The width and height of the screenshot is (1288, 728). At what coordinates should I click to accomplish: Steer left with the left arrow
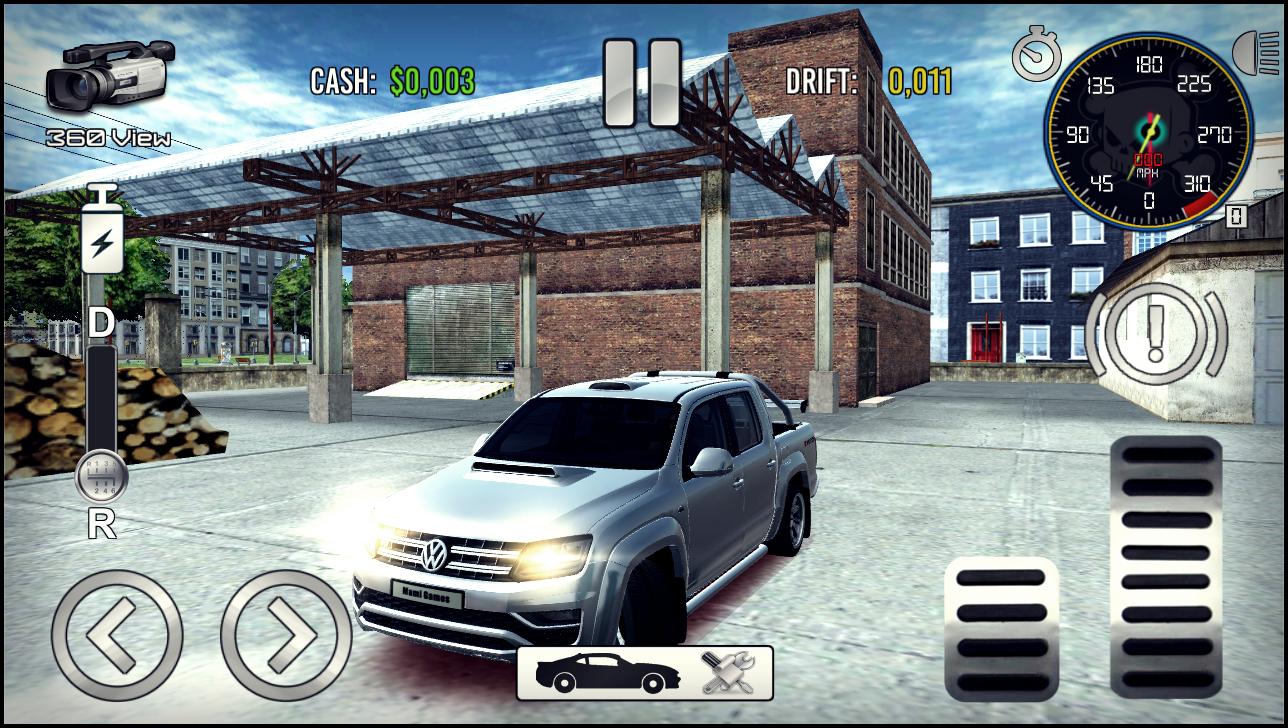click(x=116, y=635)
